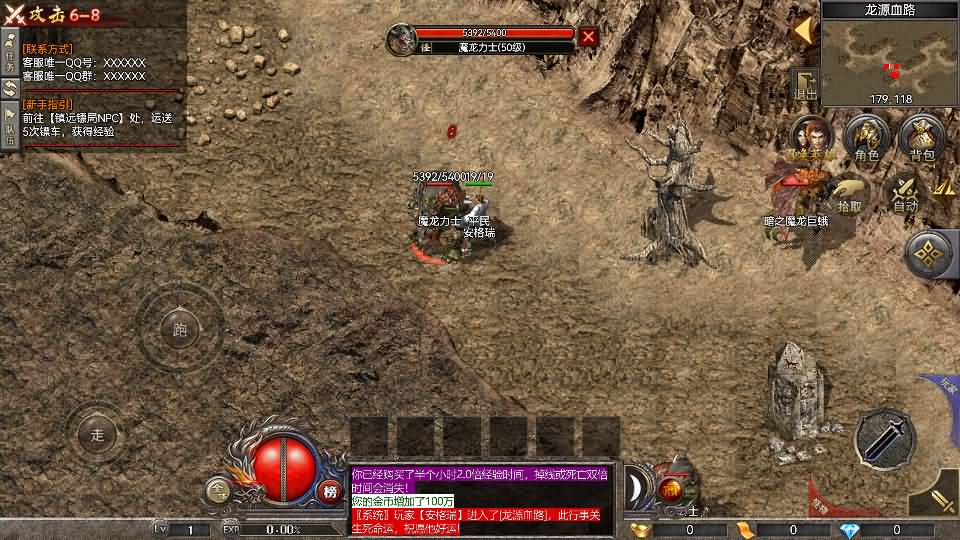This screenshot has height=540, width=960.
Task: Click the 退出 exit button
Action: coord(805,85)
